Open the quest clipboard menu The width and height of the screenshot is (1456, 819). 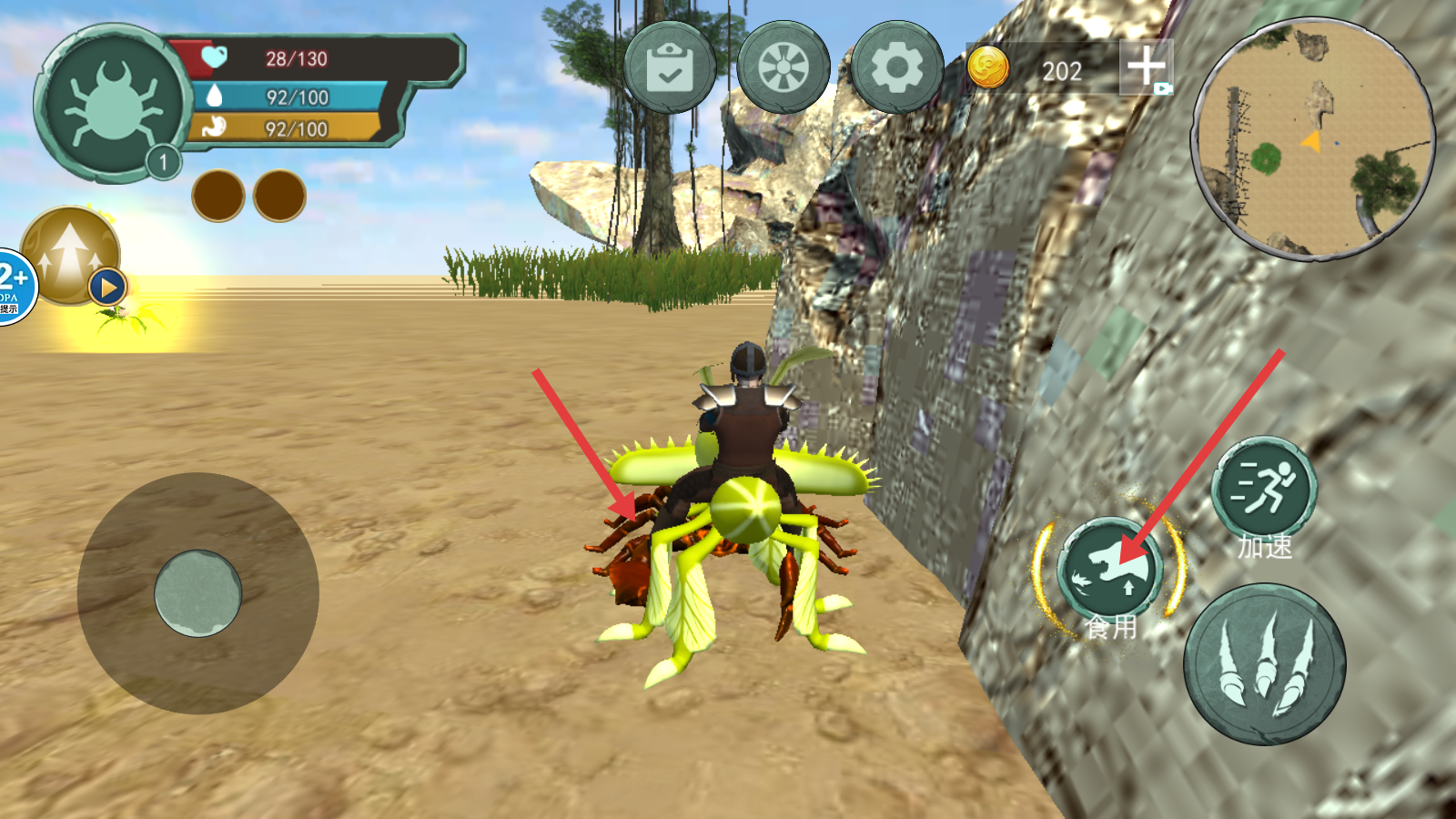[x=669, y=67]
